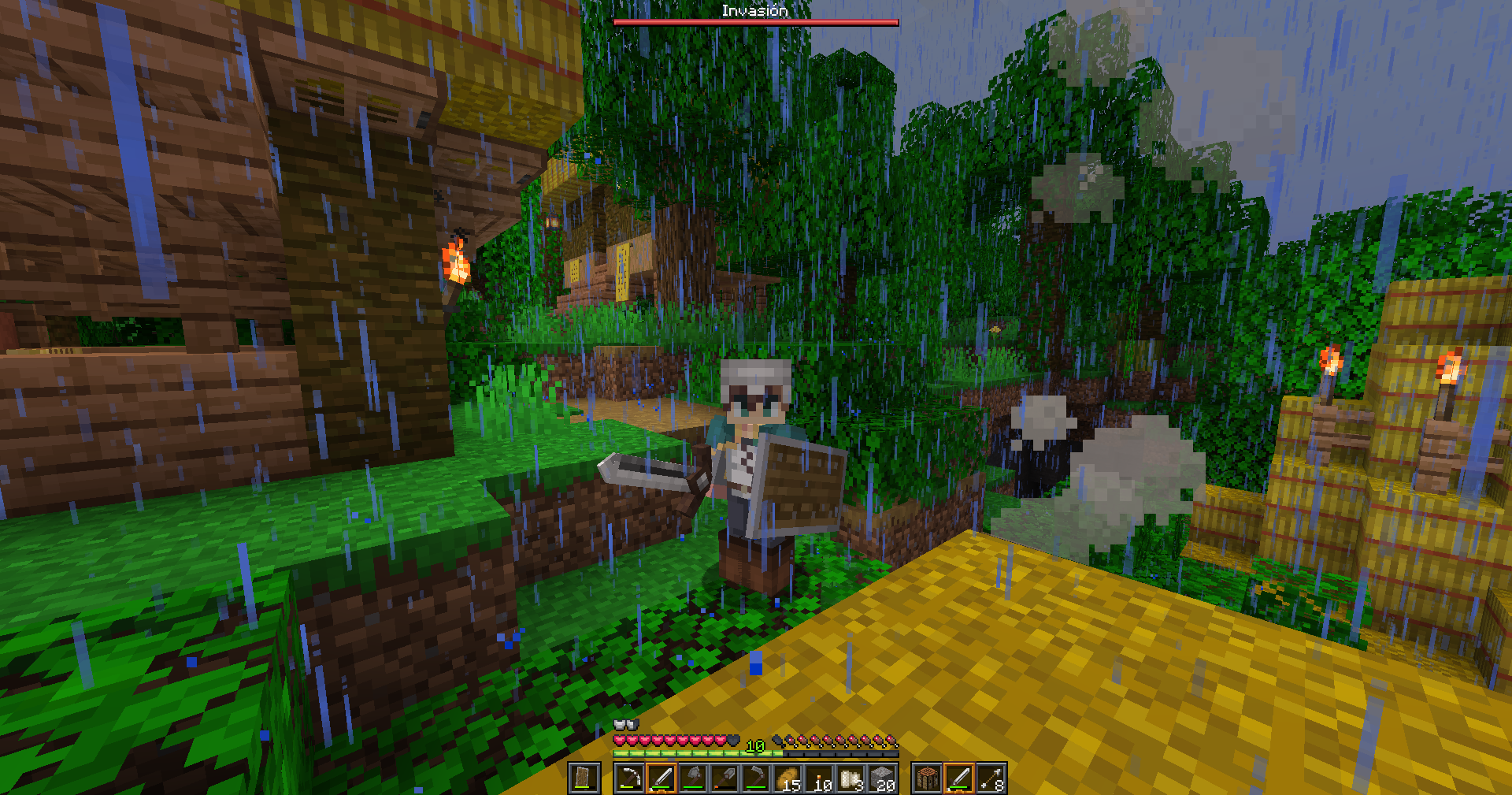Select the 20 cobblestone blocks
The width and height of the screenshot is (1512, 795).
tap(884, 778)
